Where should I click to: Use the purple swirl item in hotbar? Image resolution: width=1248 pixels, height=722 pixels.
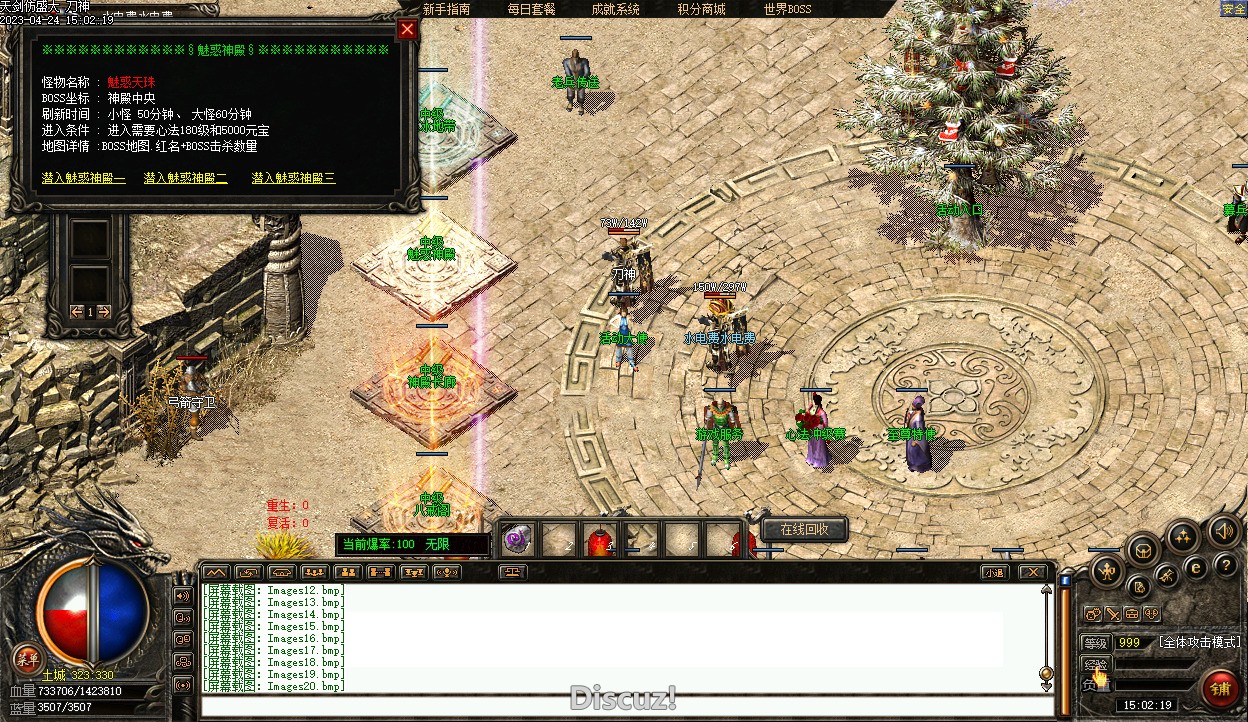point(516,541)
